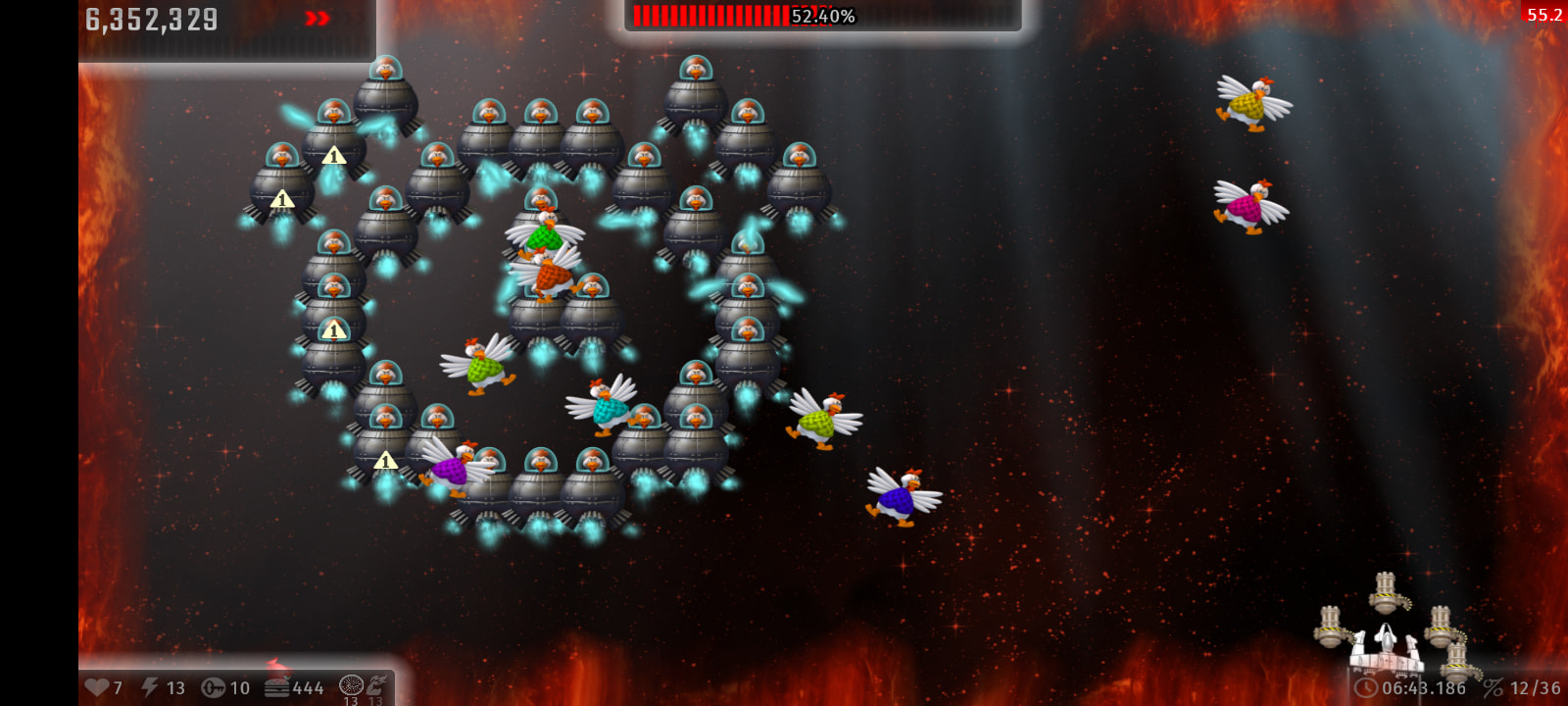This screenshot has width=1568, height=706.
Task: Tap the firework burst special weapon icon
Action: pyautogui.click(x=351, y=685)
